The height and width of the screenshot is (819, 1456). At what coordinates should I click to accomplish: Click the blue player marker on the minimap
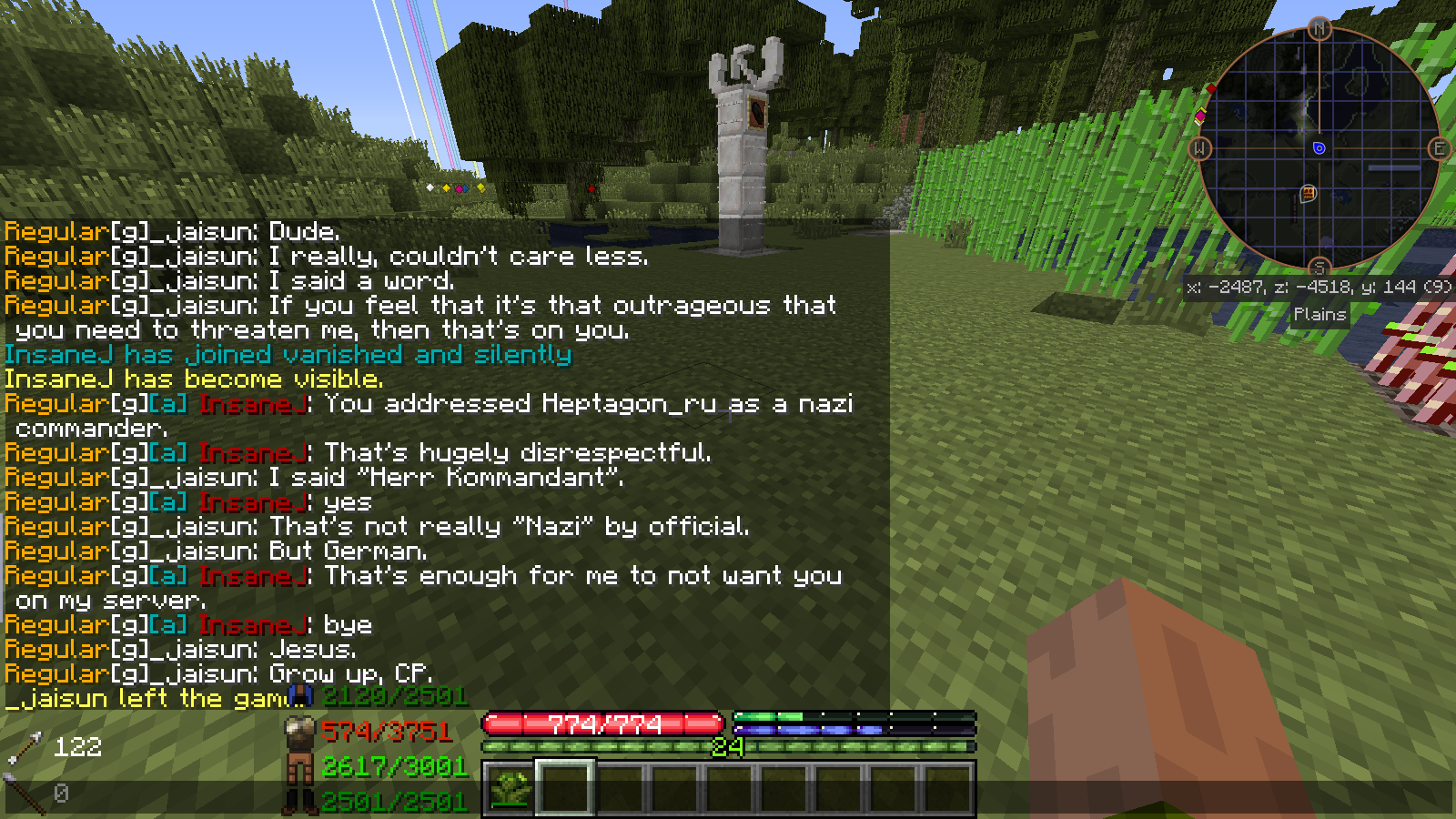point(1319,148)
